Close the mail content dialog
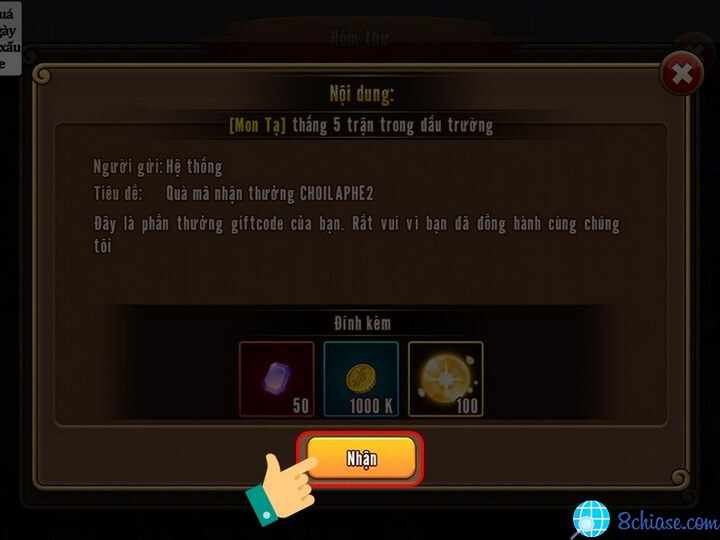The image size is (720, 540). click(x=681, y=74)
